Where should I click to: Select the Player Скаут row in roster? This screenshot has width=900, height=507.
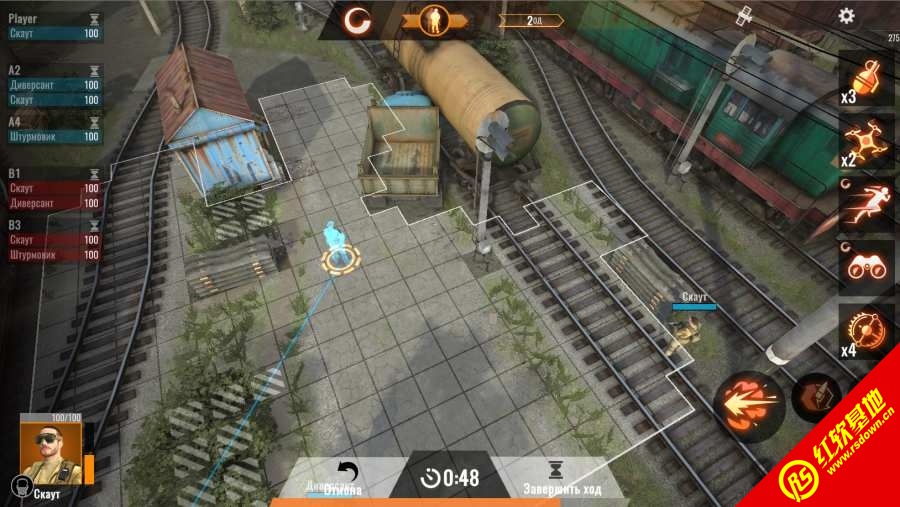pos(54,33)
